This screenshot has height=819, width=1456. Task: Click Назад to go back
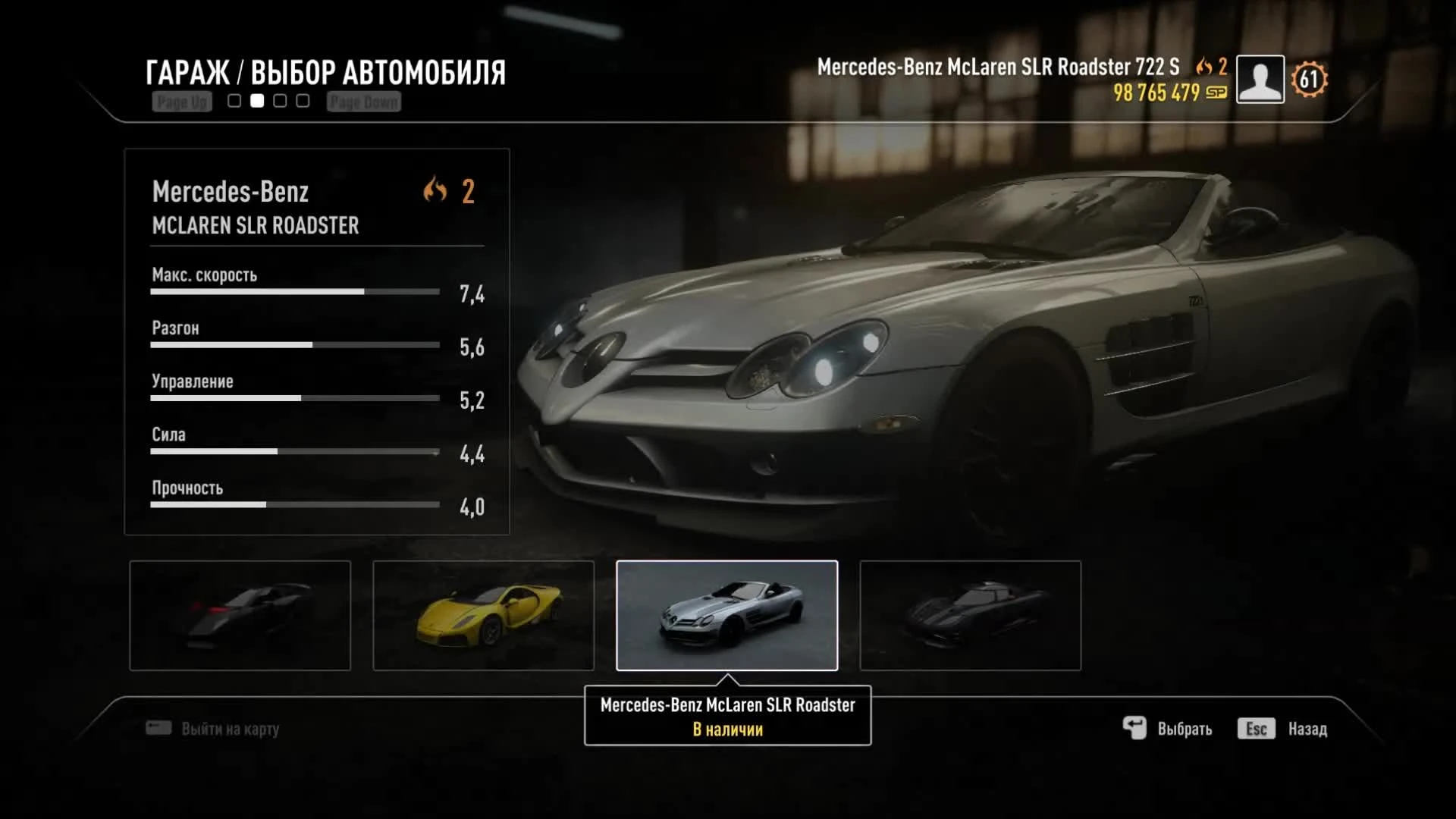tap(1307, 728)
